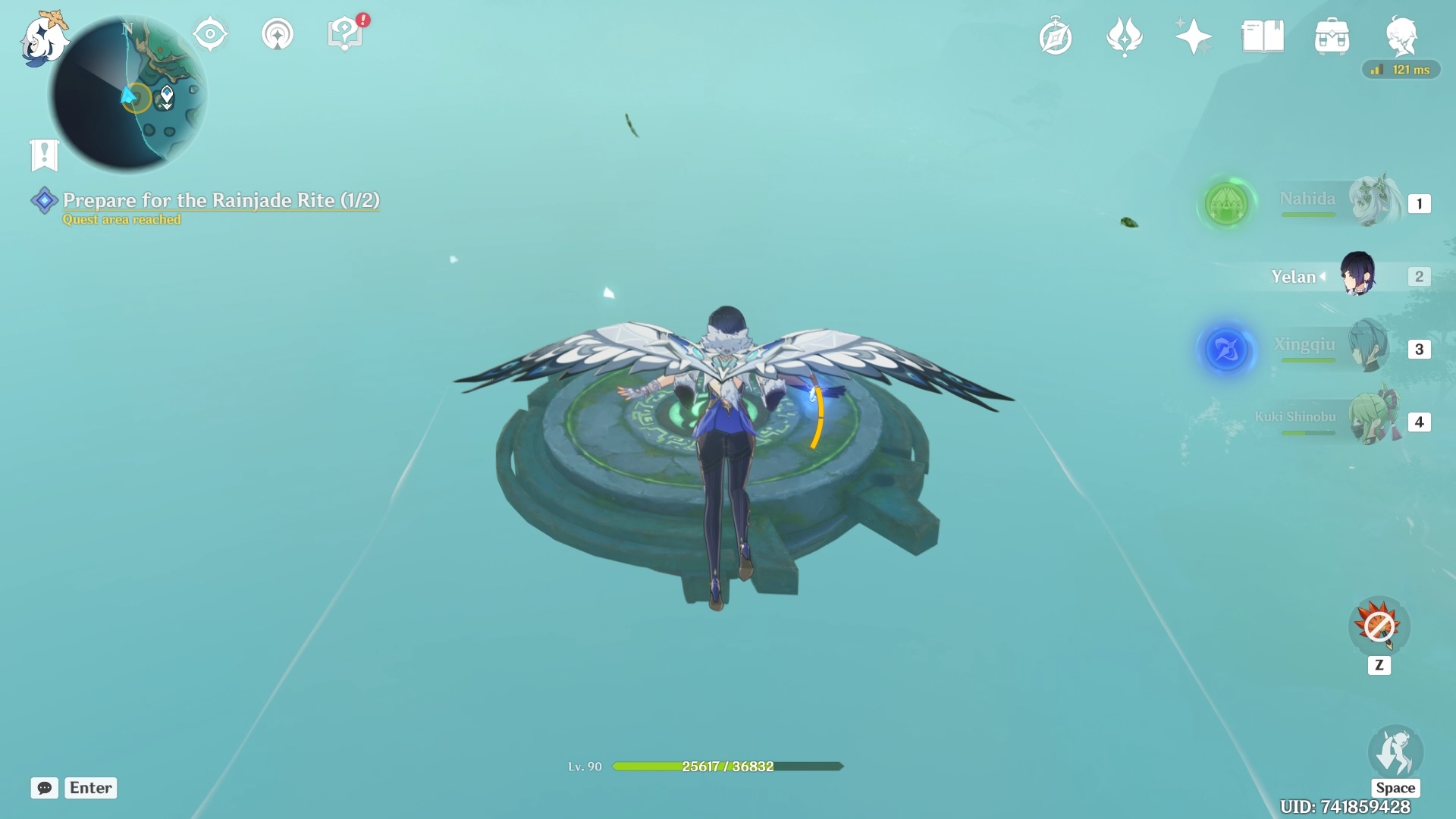Open the Adventurer Handbook compass icon

1056,35
